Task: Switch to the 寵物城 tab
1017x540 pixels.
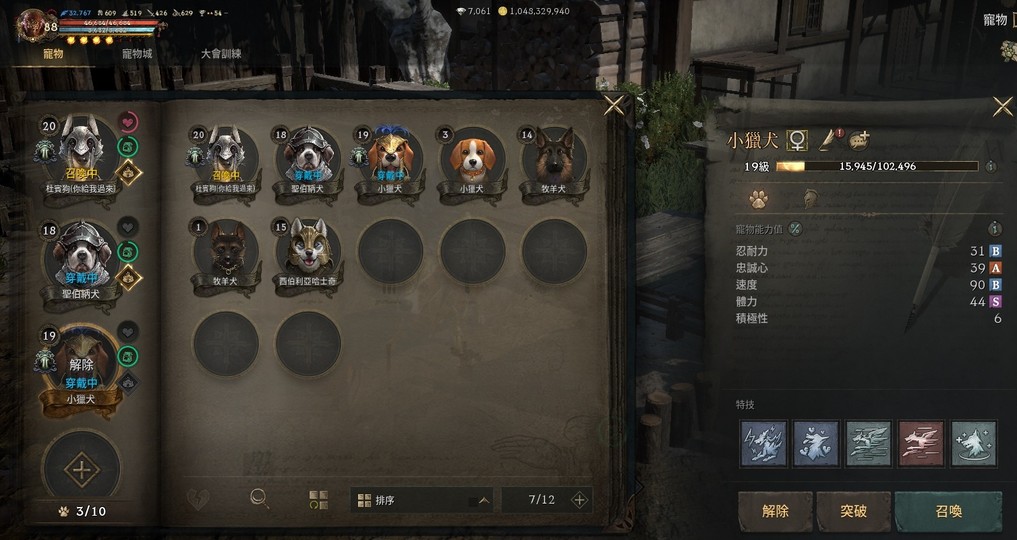Action: coord(137,53)
